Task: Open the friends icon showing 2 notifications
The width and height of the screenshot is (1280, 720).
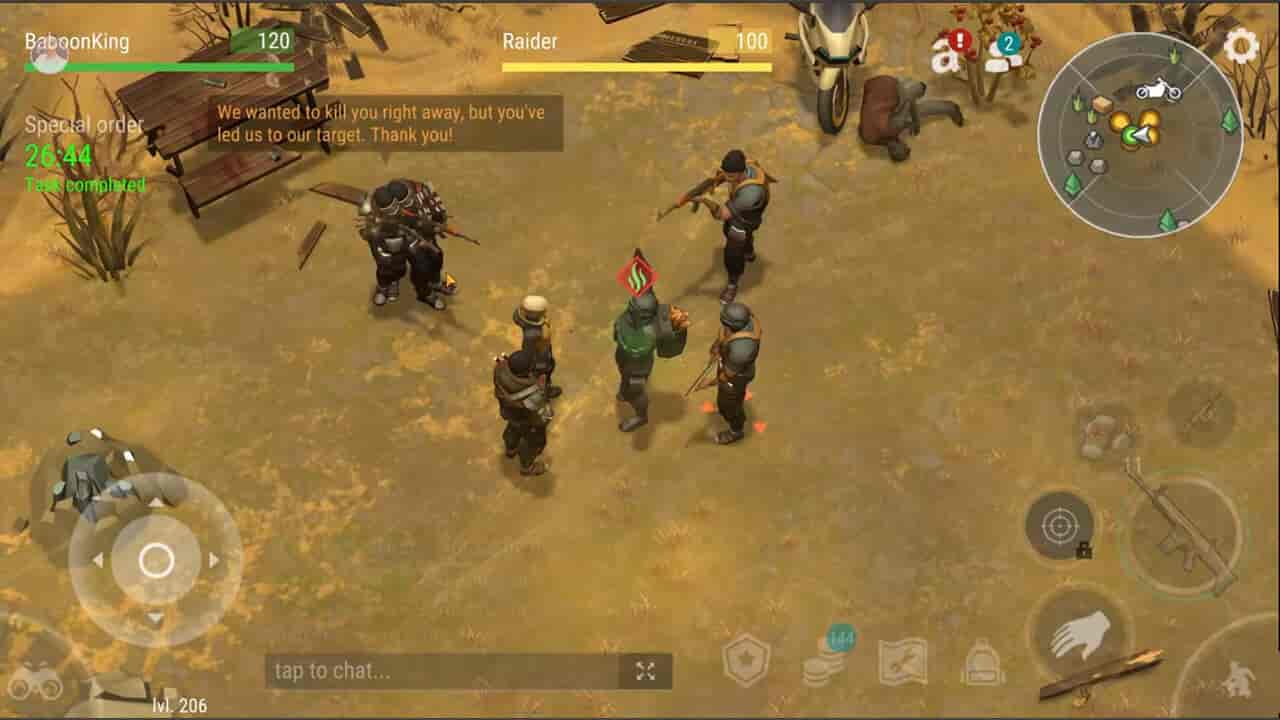Action: pos(1000,55)
